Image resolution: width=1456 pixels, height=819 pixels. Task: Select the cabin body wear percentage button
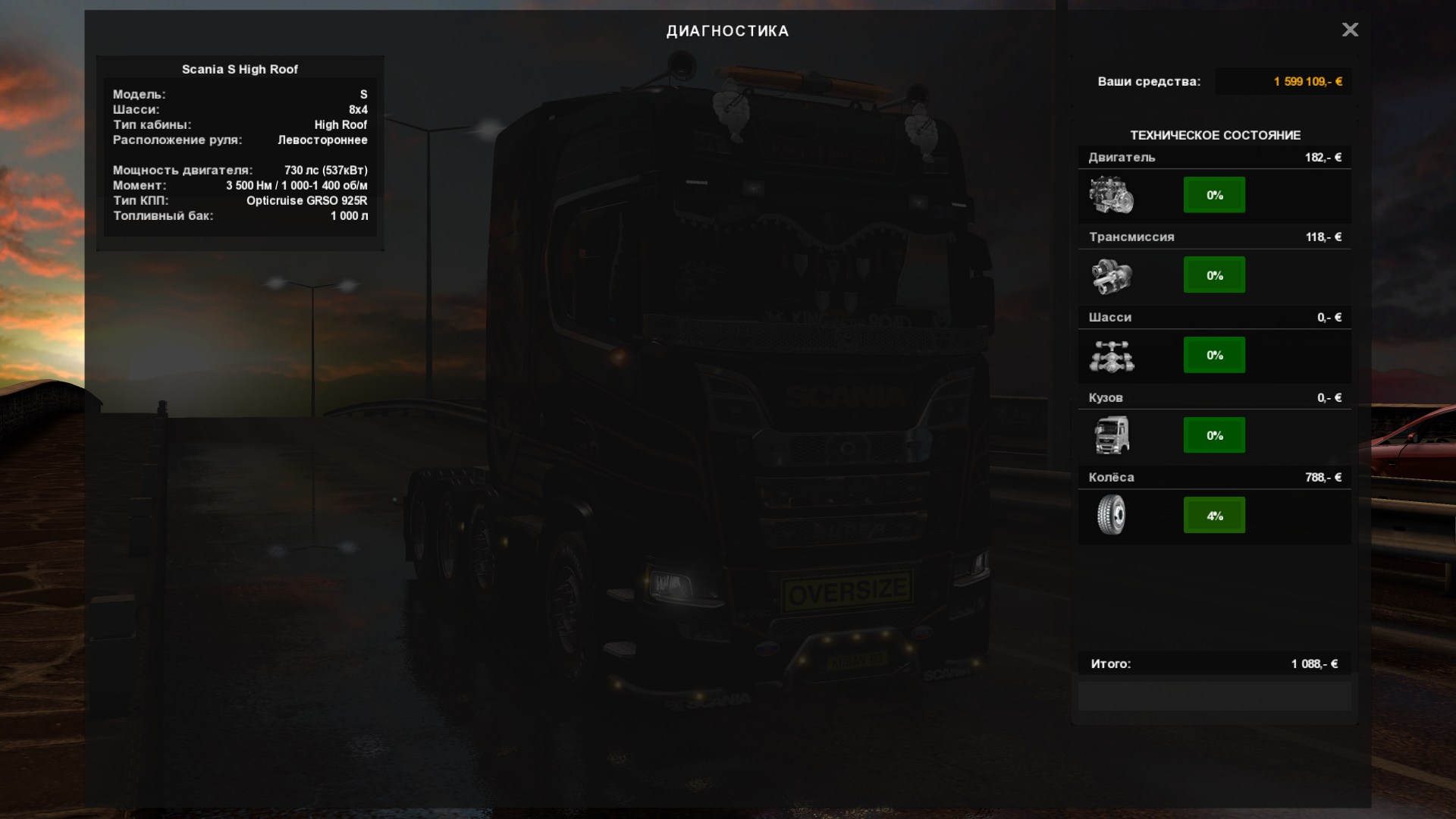pyautogui.click(x=1214, y=435)
